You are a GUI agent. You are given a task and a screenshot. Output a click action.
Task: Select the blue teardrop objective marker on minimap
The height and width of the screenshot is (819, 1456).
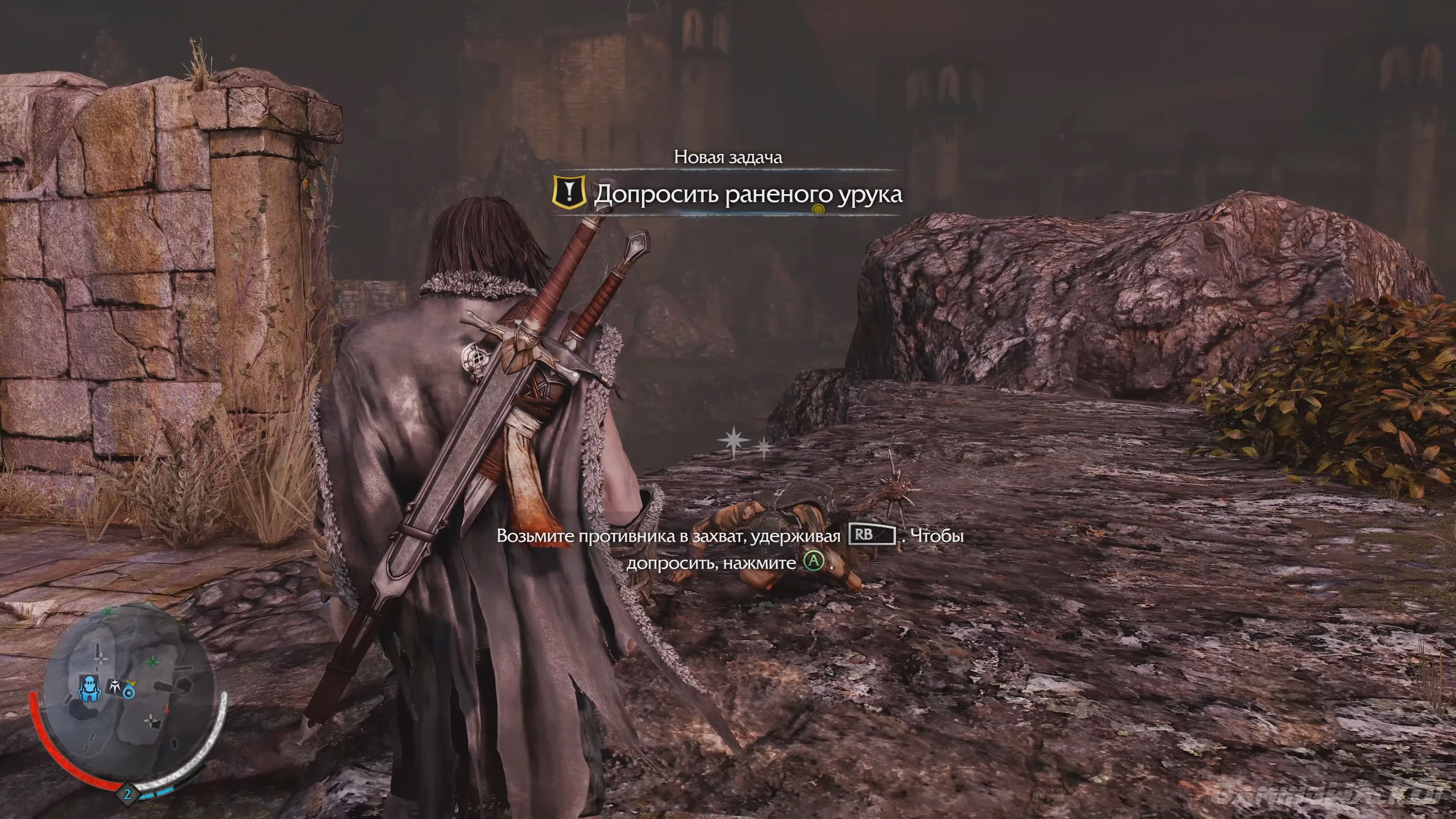point(130,692)
